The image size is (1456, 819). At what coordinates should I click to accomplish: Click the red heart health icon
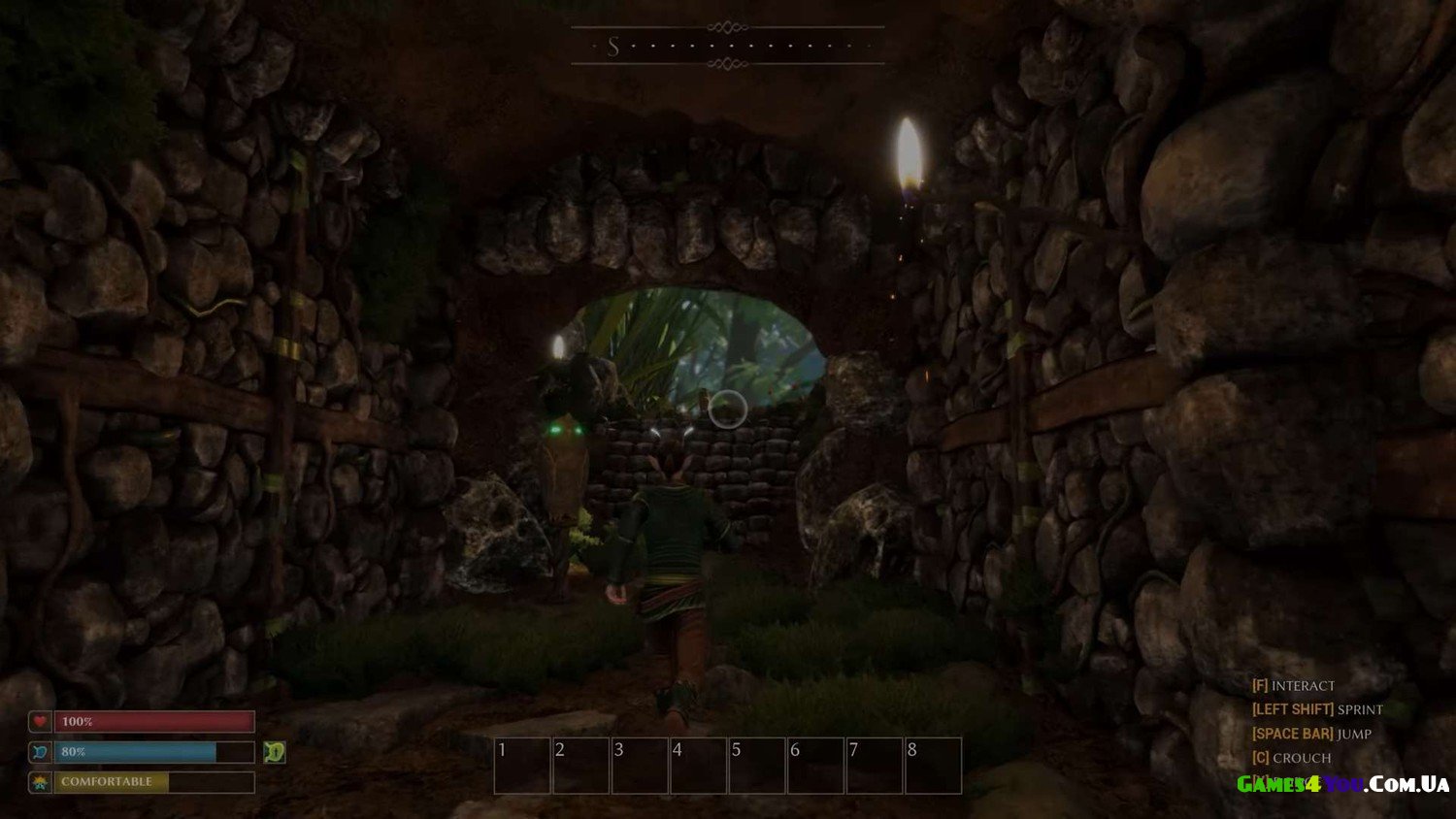click(40, 721)
